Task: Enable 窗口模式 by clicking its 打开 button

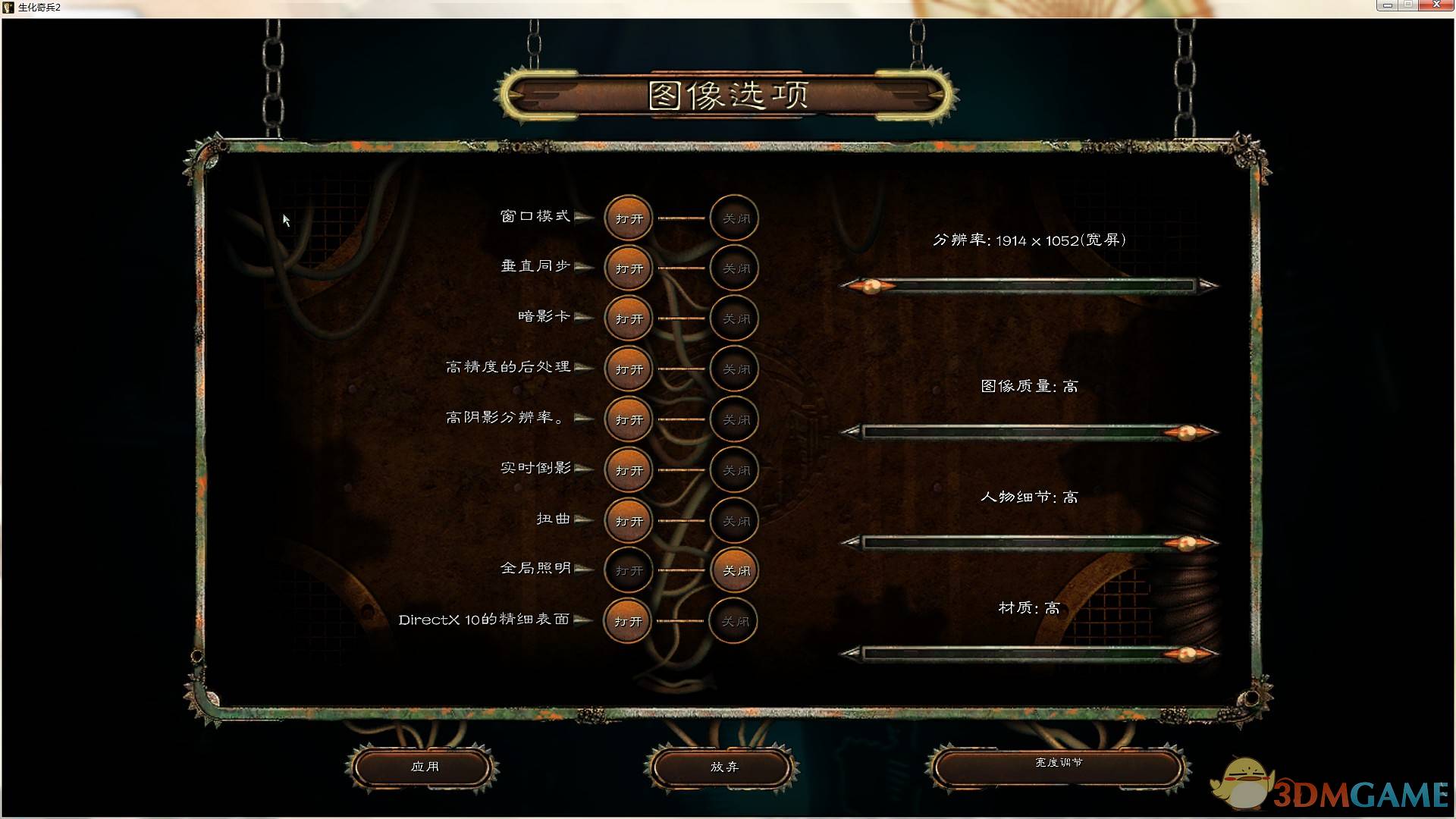Action: pyautogui.click(x=627, y=218)
